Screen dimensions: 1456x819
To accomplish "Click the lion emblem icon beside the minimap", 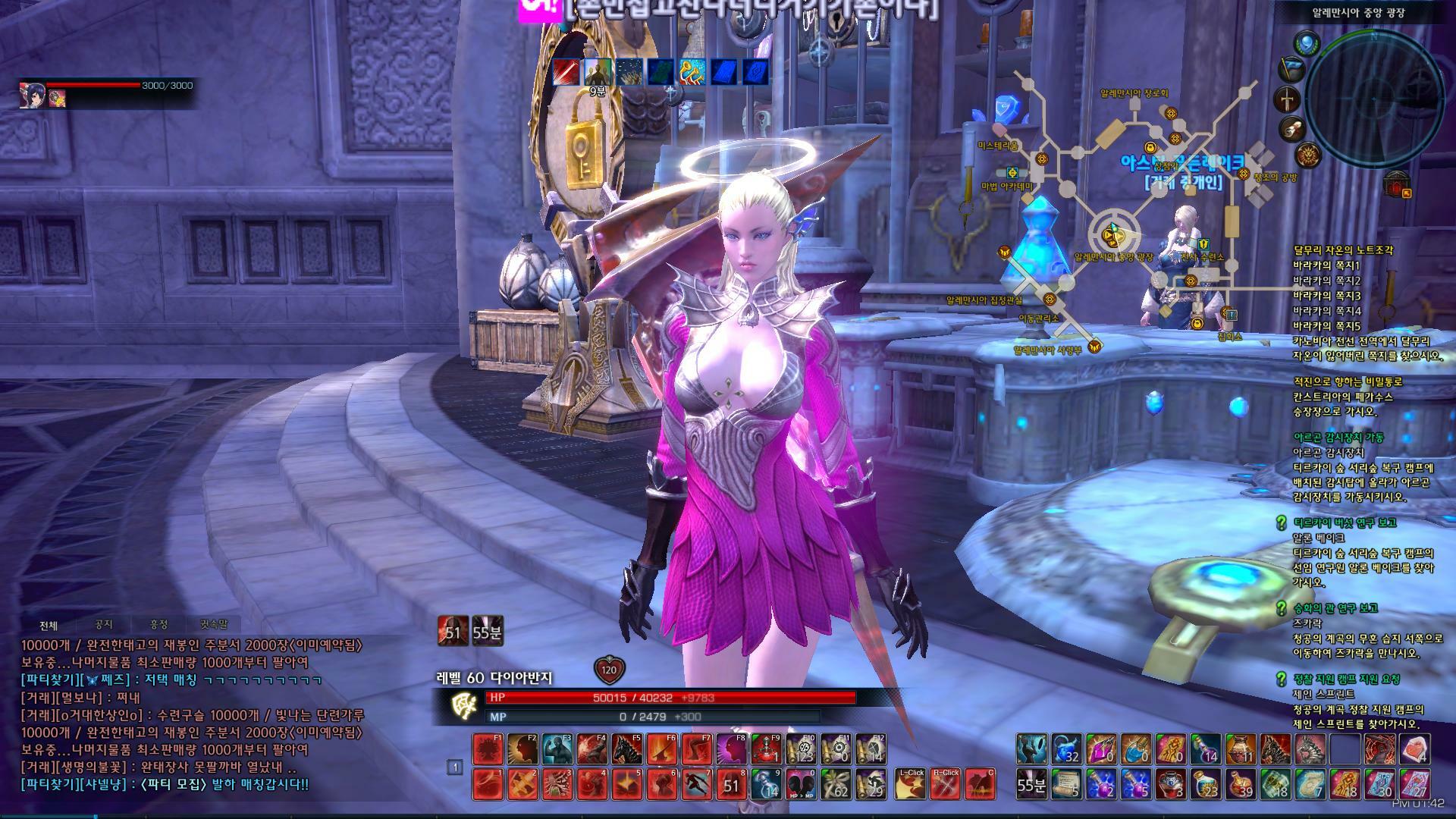I will click(x=1307, y=156).
